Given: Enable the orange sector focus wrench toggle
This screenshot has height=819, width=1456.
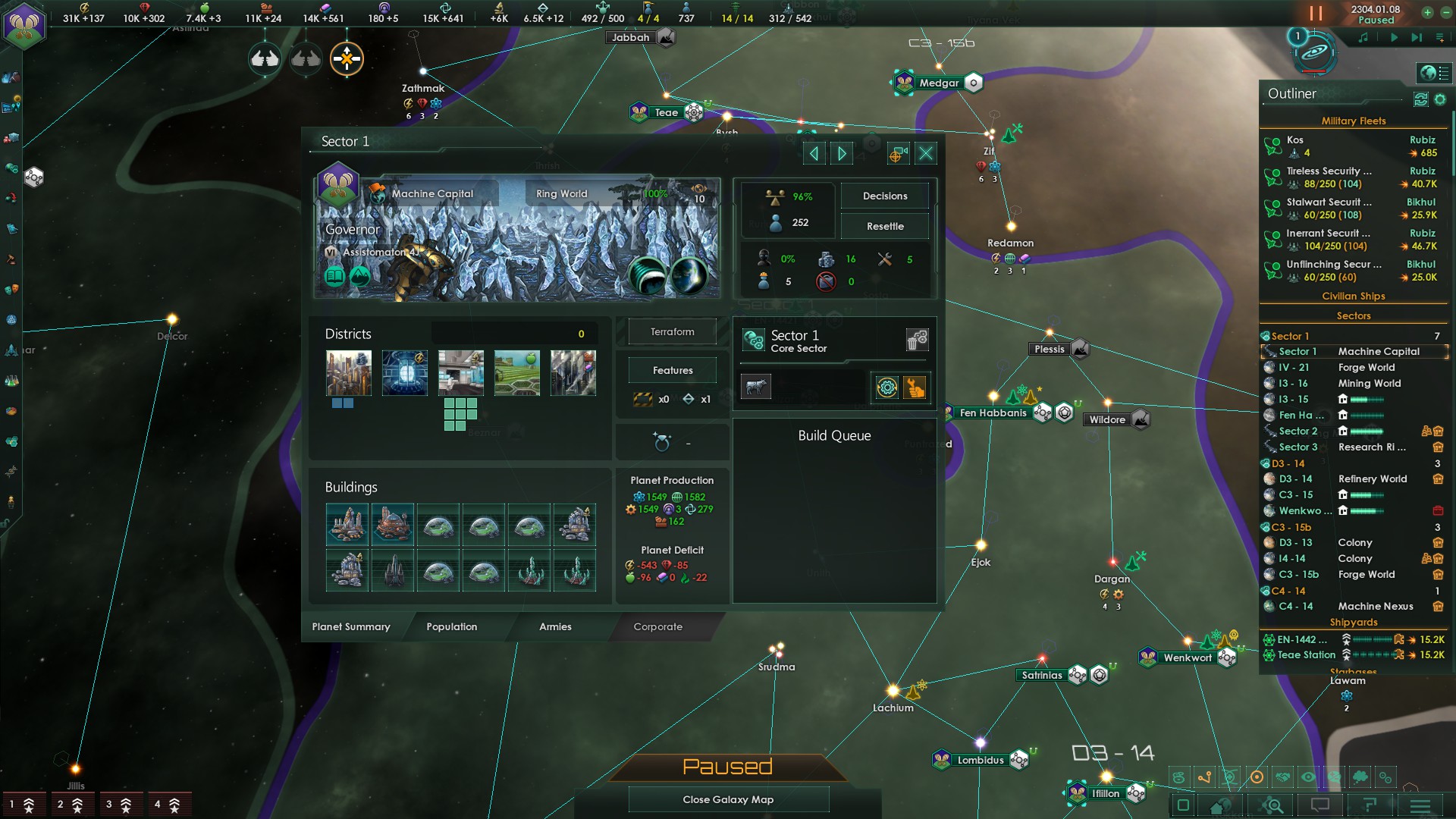Looking at the screenshot, I should (x=914, y=388).
